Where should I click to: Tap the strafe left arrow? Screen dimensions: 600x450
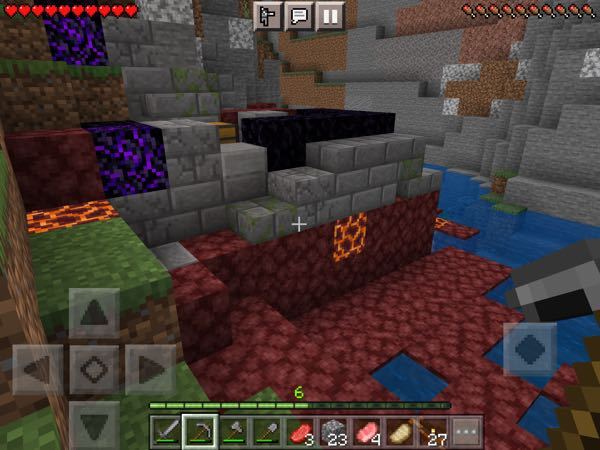point(38,369)
